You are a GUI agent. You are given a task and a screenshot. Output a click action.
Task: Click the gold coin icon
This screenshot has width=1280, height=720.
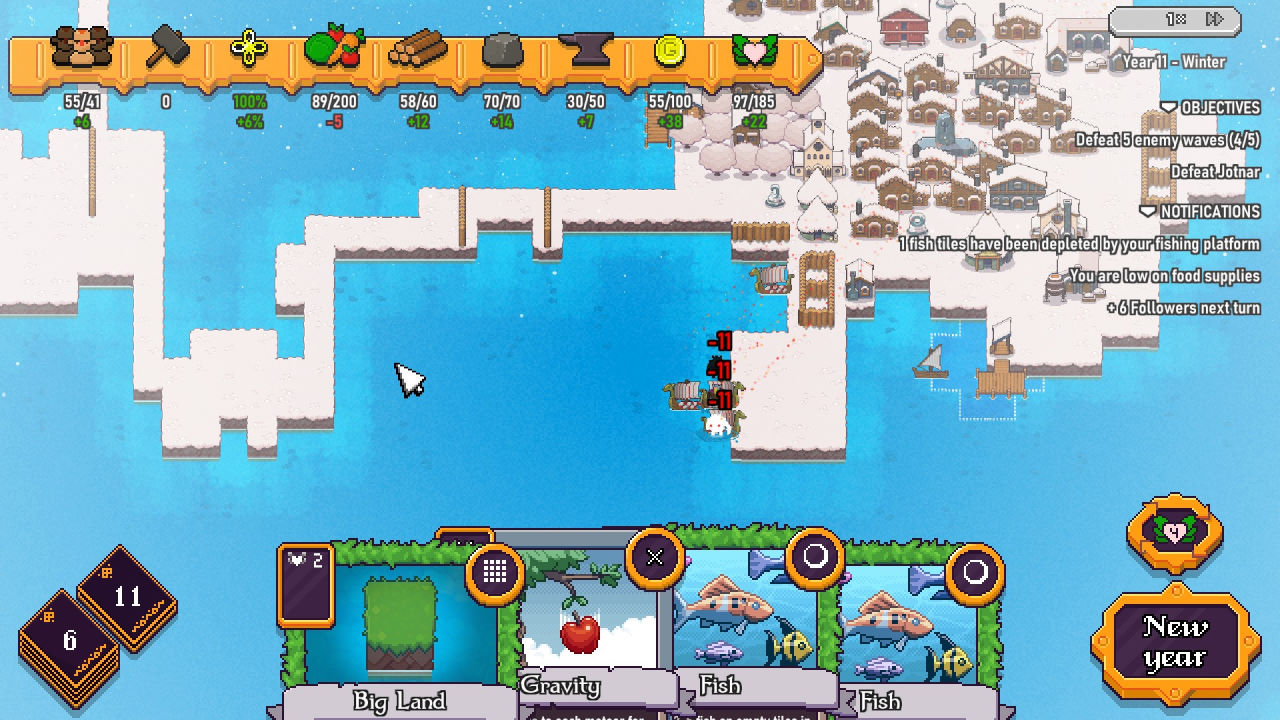[x=669, y=50]
